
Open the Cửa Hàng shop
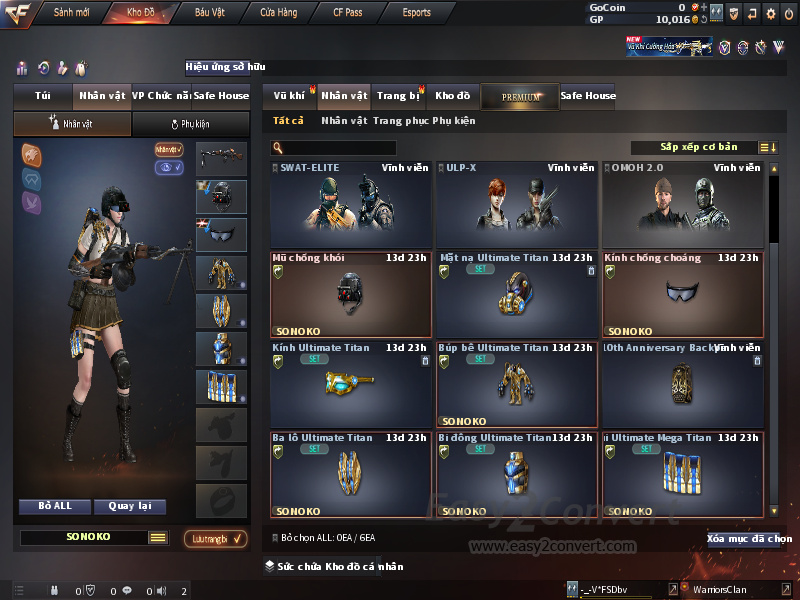[x=278, y=13]
